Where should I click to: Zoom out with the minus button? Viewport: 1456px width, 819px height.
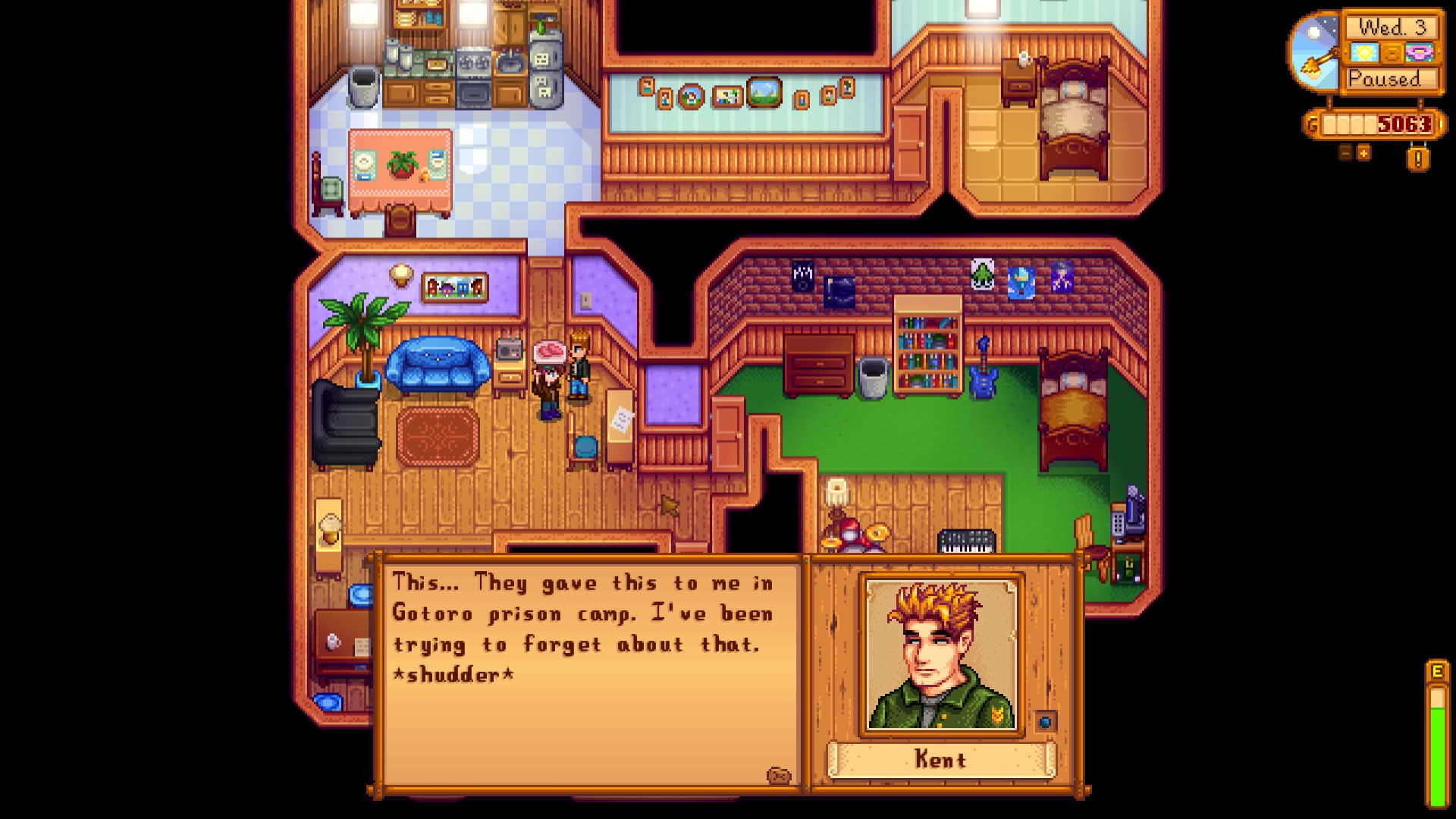coord(1345,153)
